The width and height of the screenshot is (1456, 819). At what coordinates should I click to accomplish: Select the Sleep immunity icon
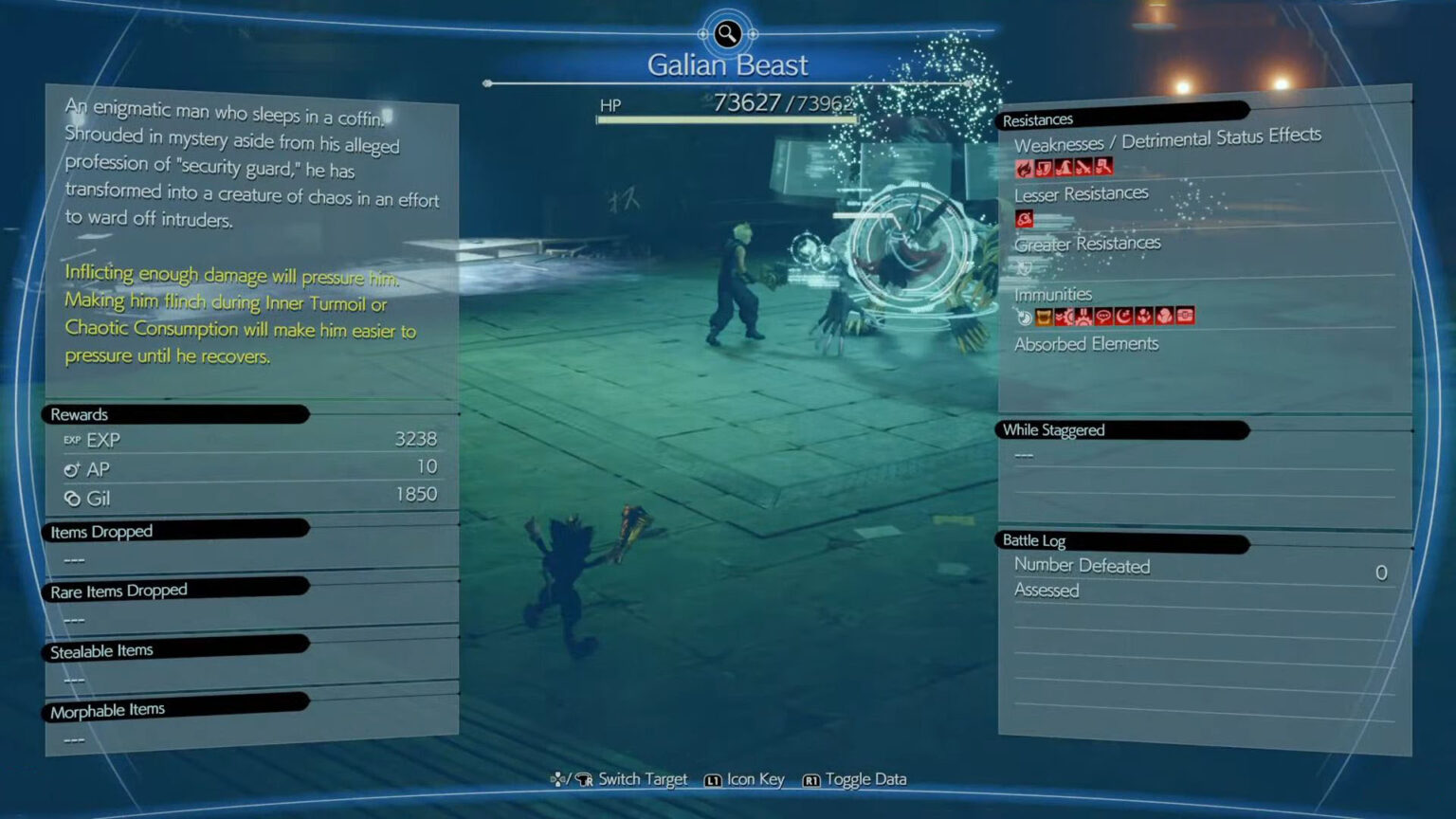pos(1123,317)
